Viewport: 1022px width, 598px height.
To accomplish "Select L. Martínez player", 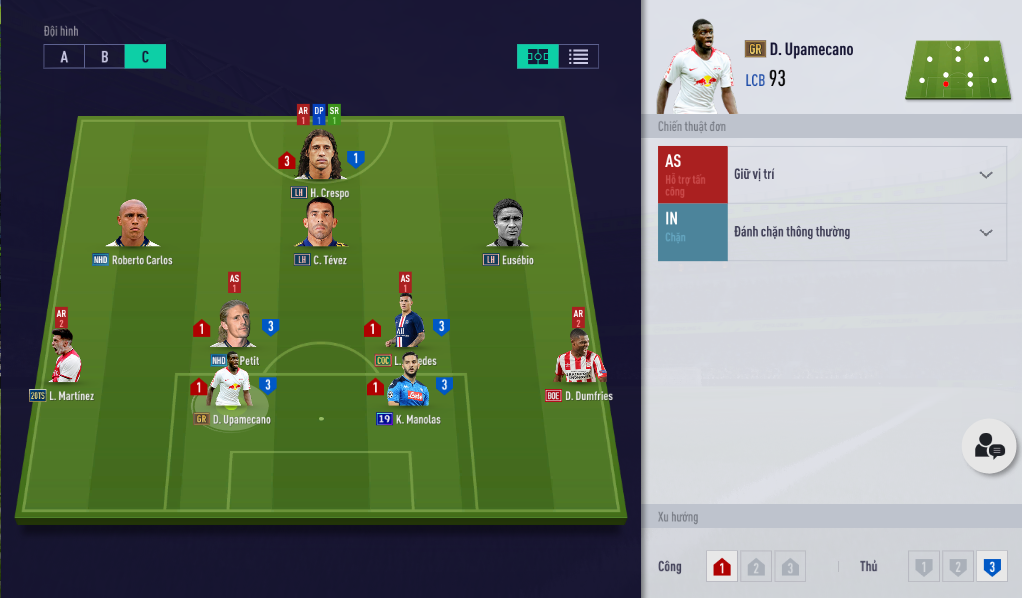I will coord(65,360).
